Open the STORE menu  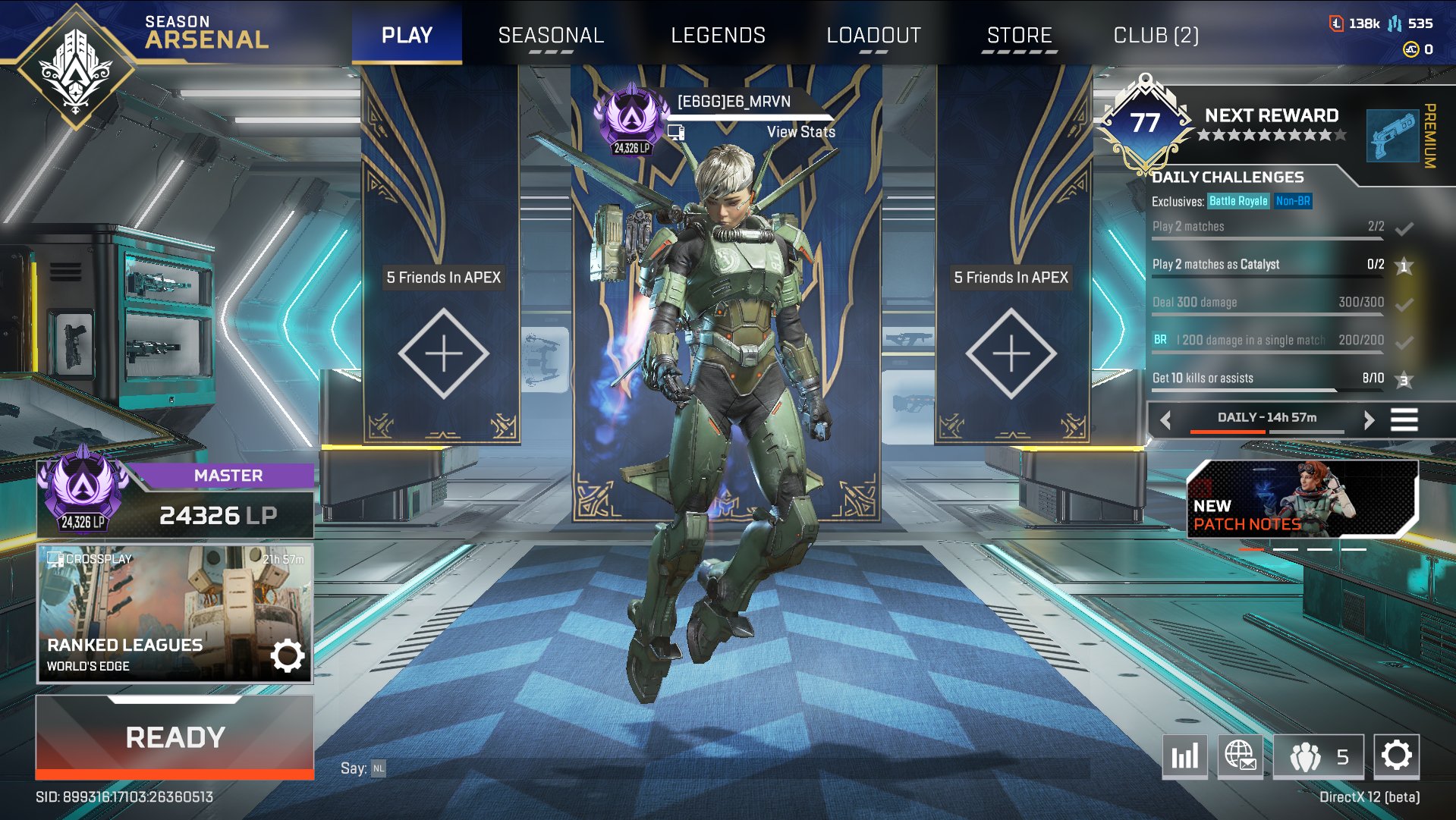pyautogui.click(x=1018, y=35)
